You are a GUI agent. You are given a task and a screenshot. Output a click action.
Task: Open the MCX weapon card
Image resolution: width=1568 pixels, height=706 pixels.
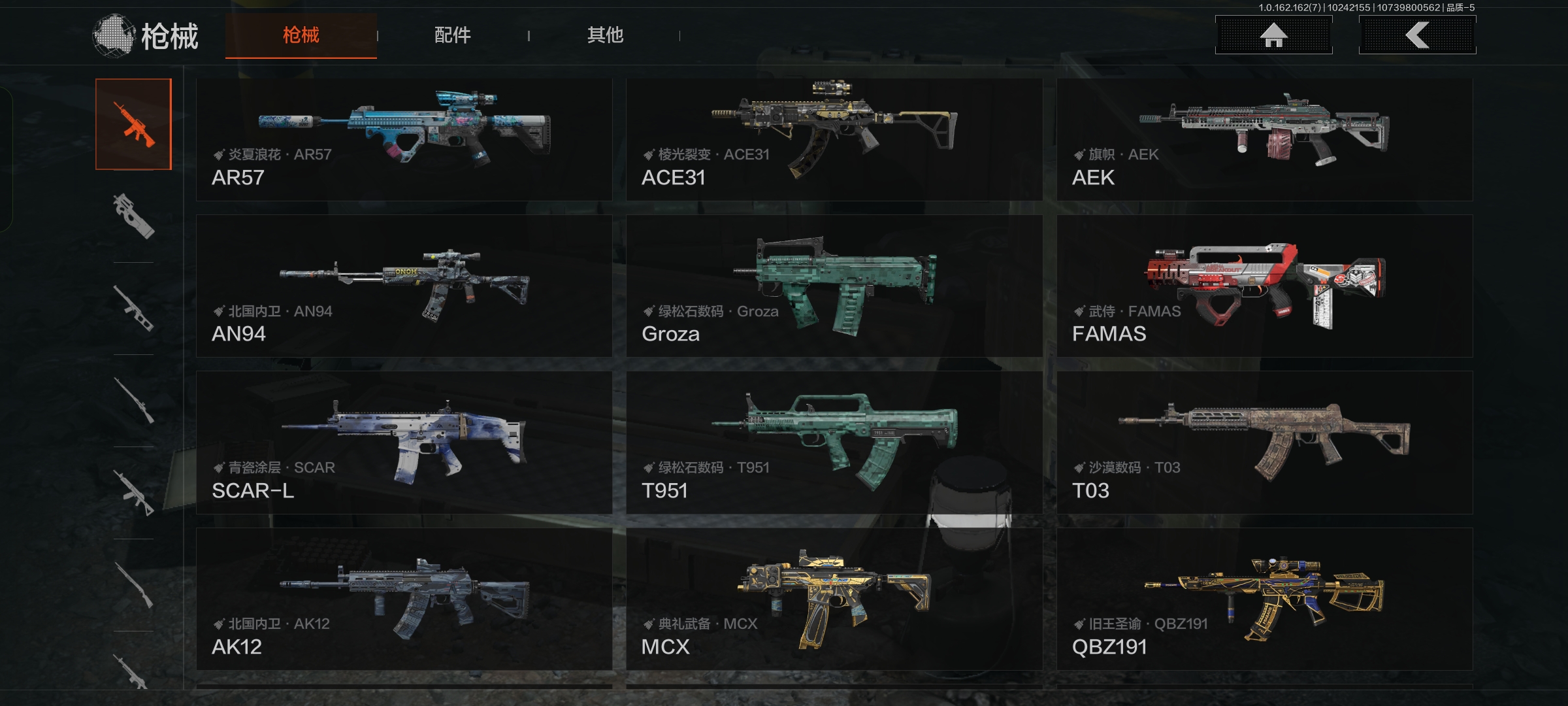pos(834,599)
